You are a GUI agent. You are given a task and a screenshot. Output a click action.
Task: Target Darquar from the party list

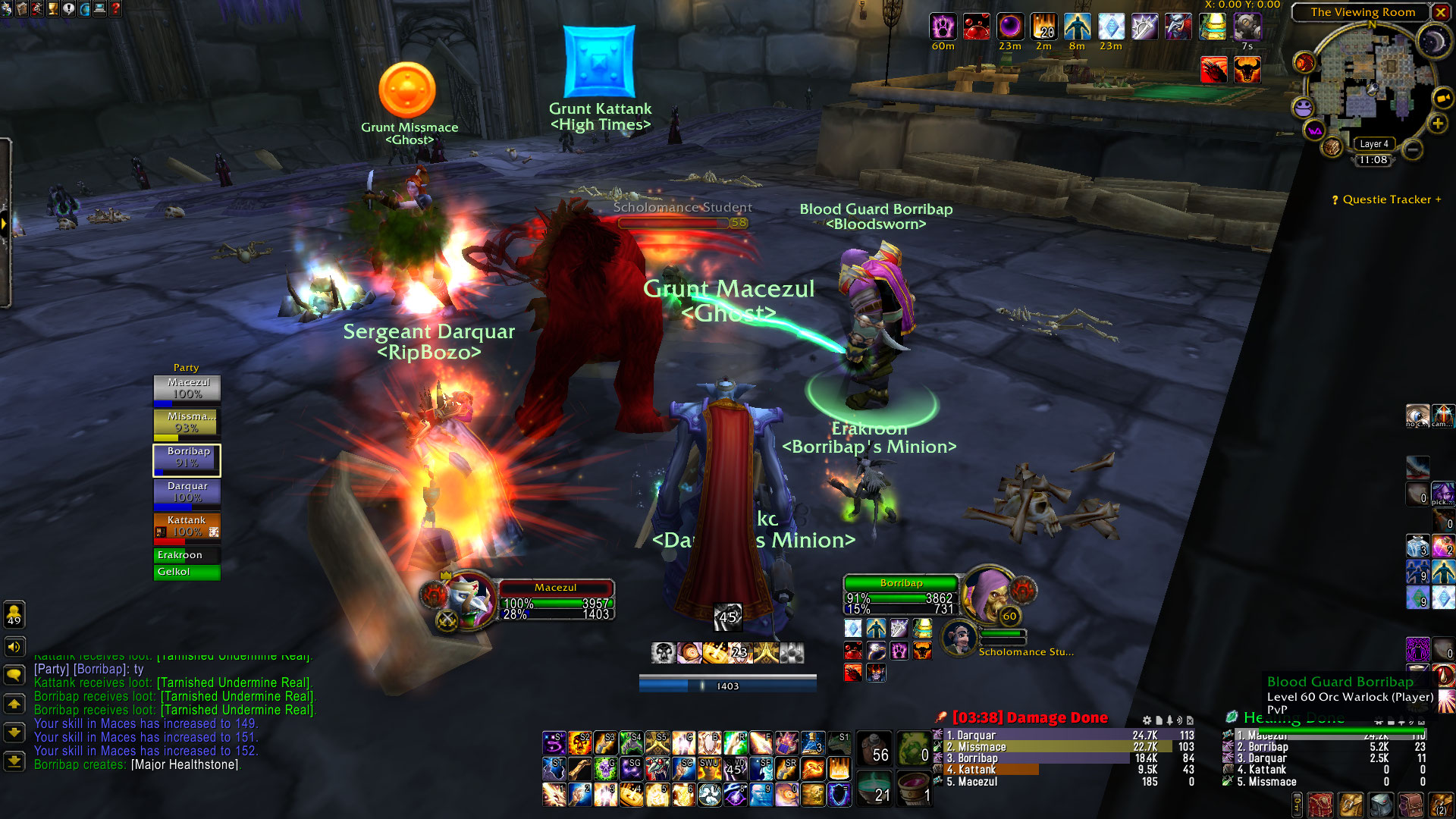click(187, 492)
